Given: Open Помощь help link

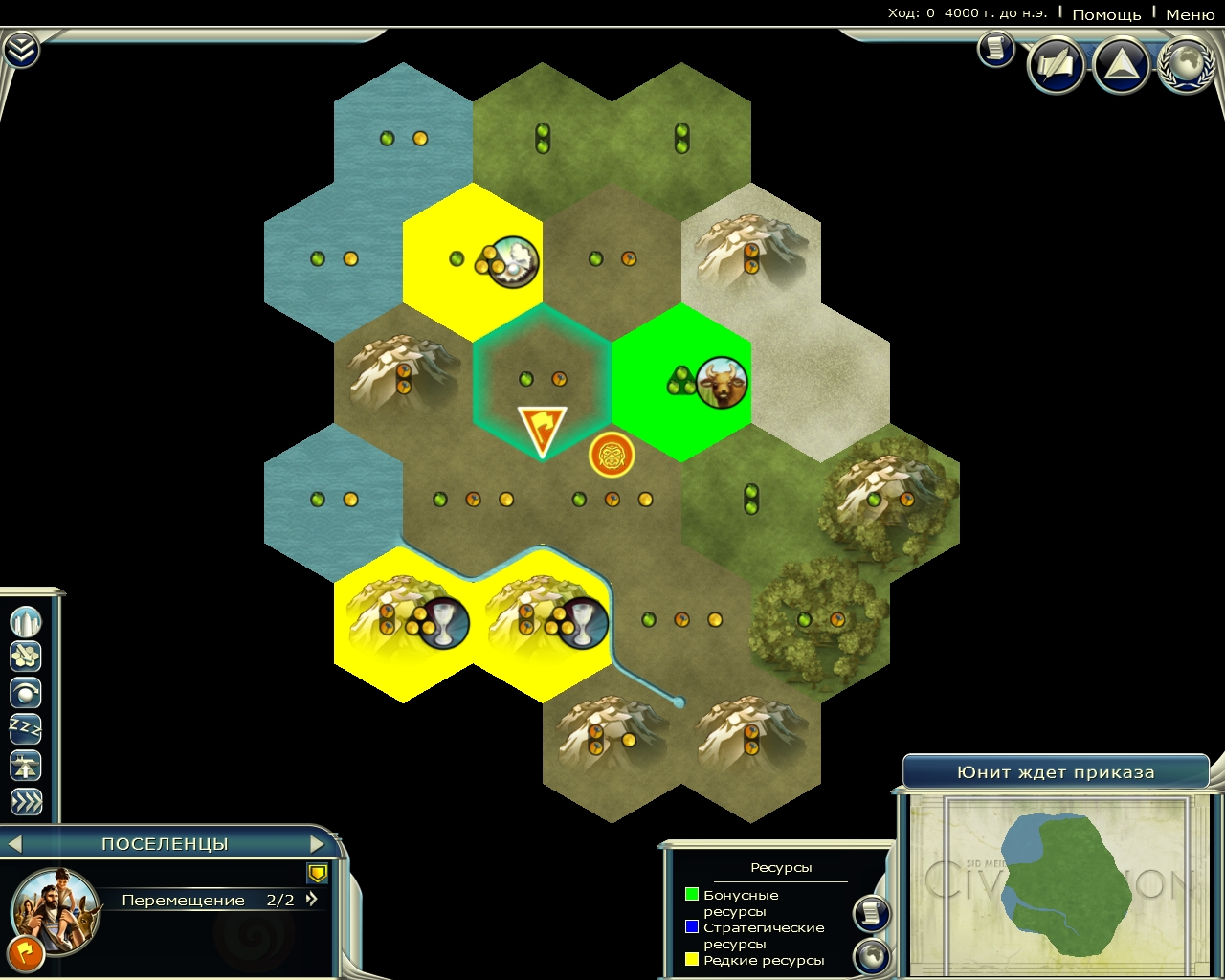Looking at the screenshot, I should (x=1106, y=14).
